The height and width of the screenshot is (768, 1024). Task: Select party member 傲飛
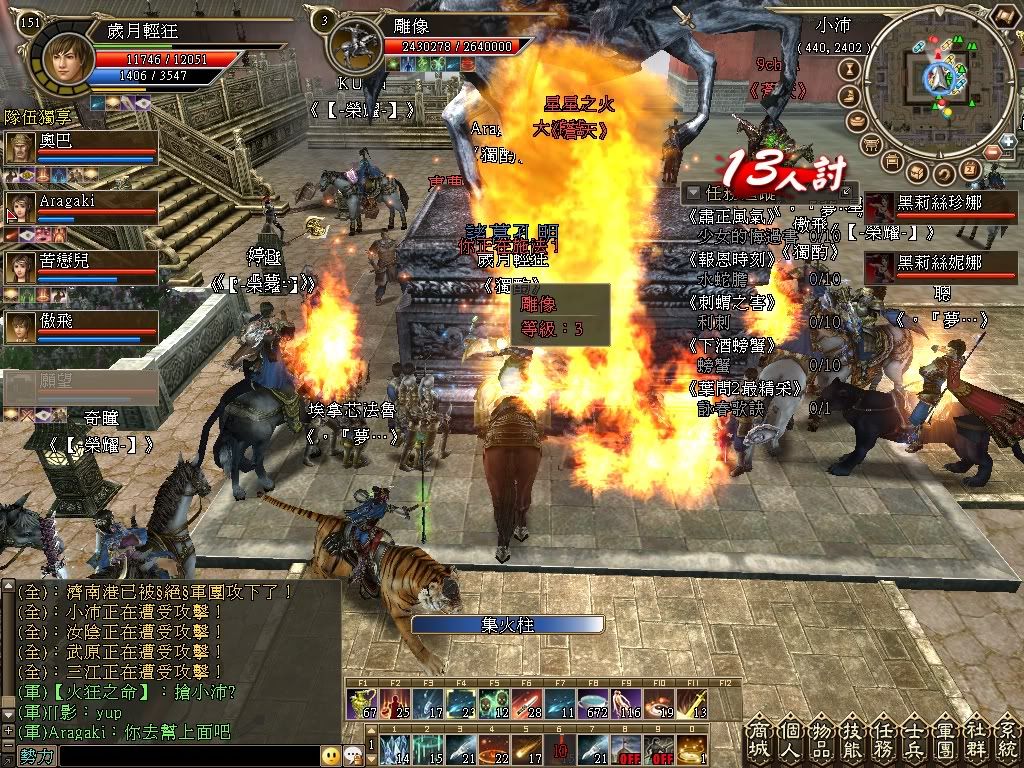[80, 327]
